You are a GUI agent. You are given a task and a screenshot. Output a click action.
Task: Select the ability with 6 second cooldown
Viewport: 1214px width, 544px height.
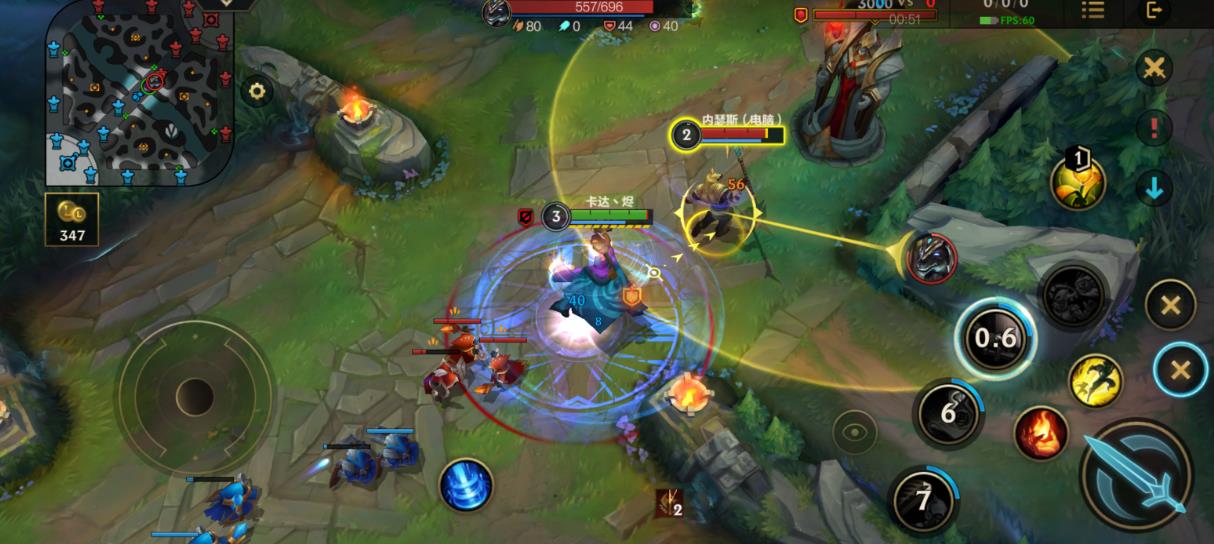click(x=947, y=413)
